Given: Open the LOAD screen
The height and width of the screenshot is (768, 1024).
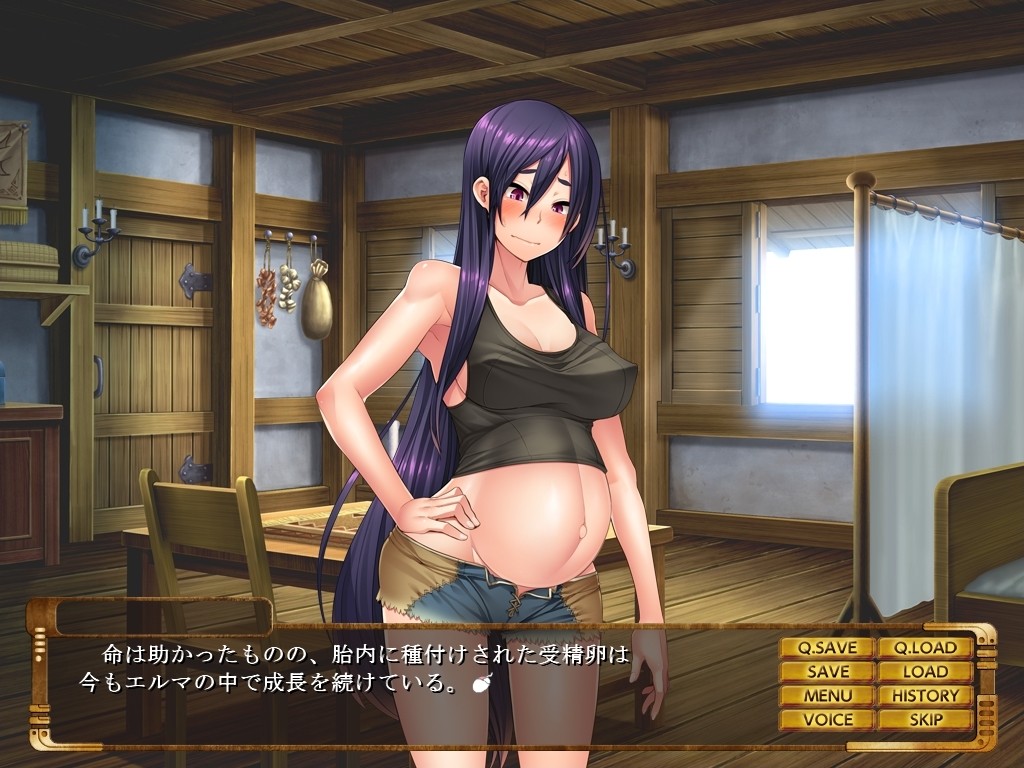Looking at the screenshot, I should point(925,672).
